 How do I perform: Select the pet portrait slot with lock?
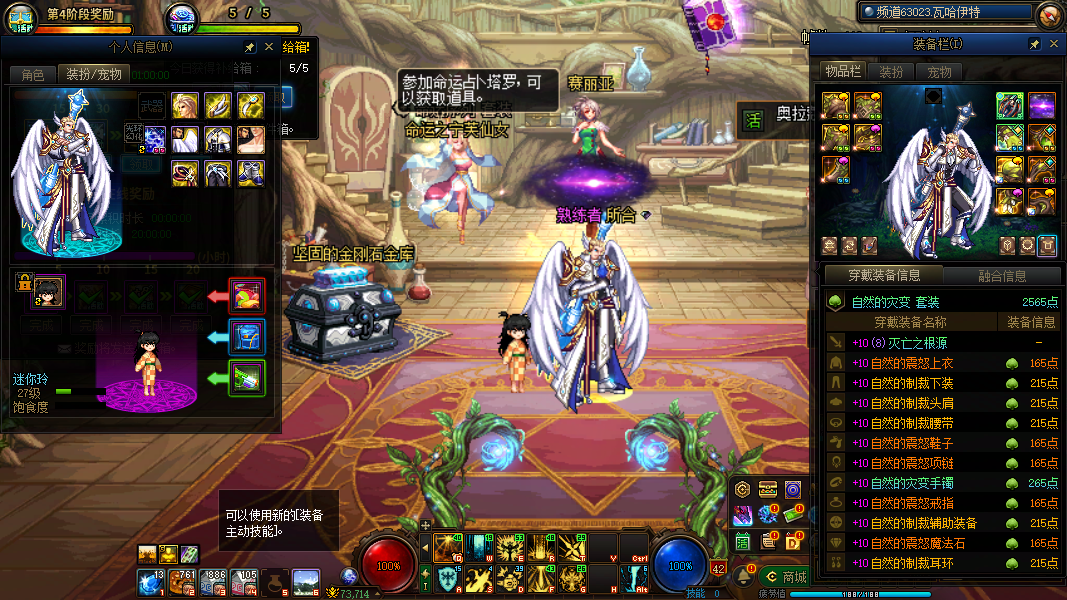point(47,292)
